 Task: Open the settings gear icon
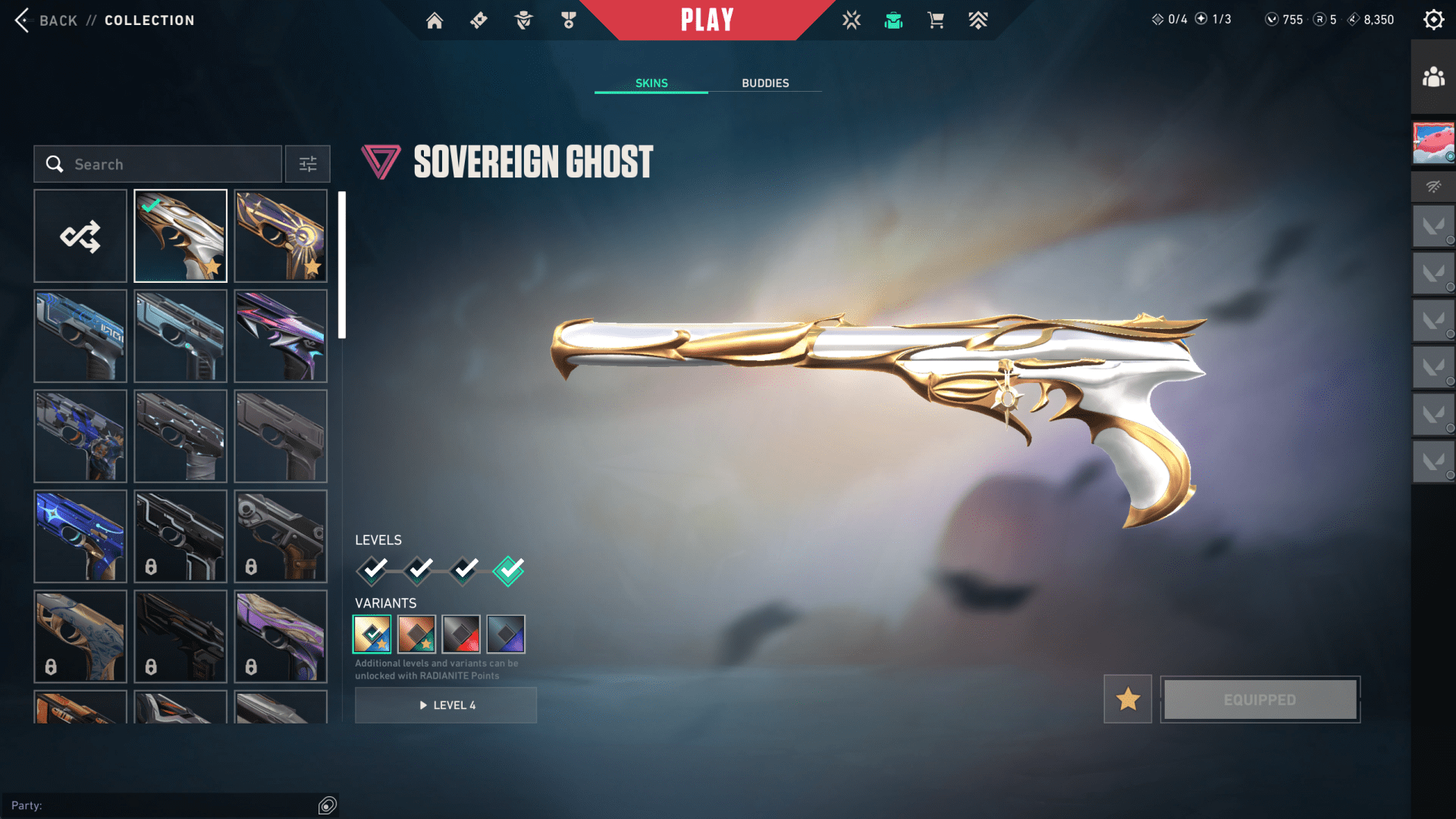pos(1433,20)
